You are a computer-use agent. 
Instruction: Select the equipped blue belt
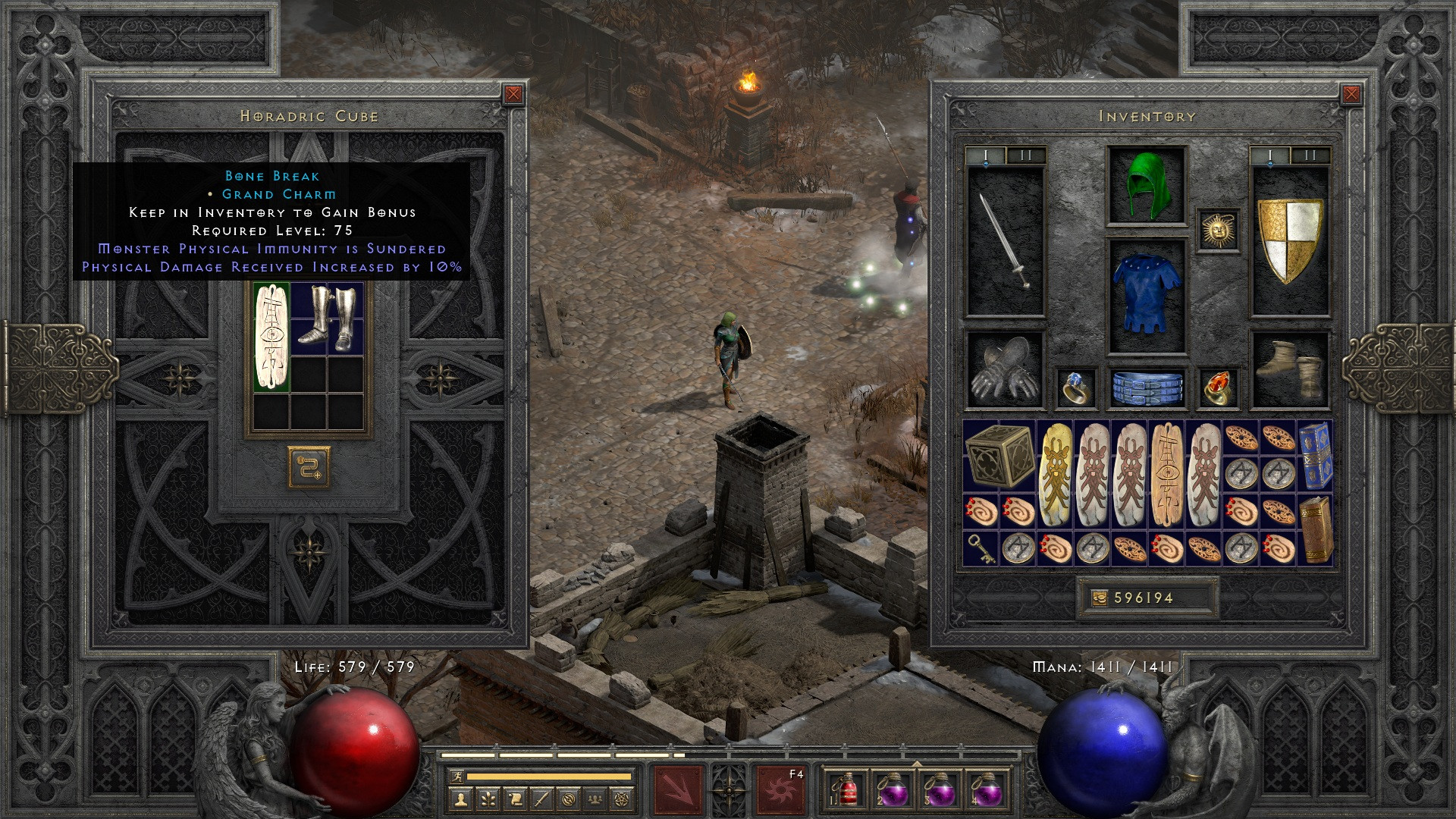1146,387
